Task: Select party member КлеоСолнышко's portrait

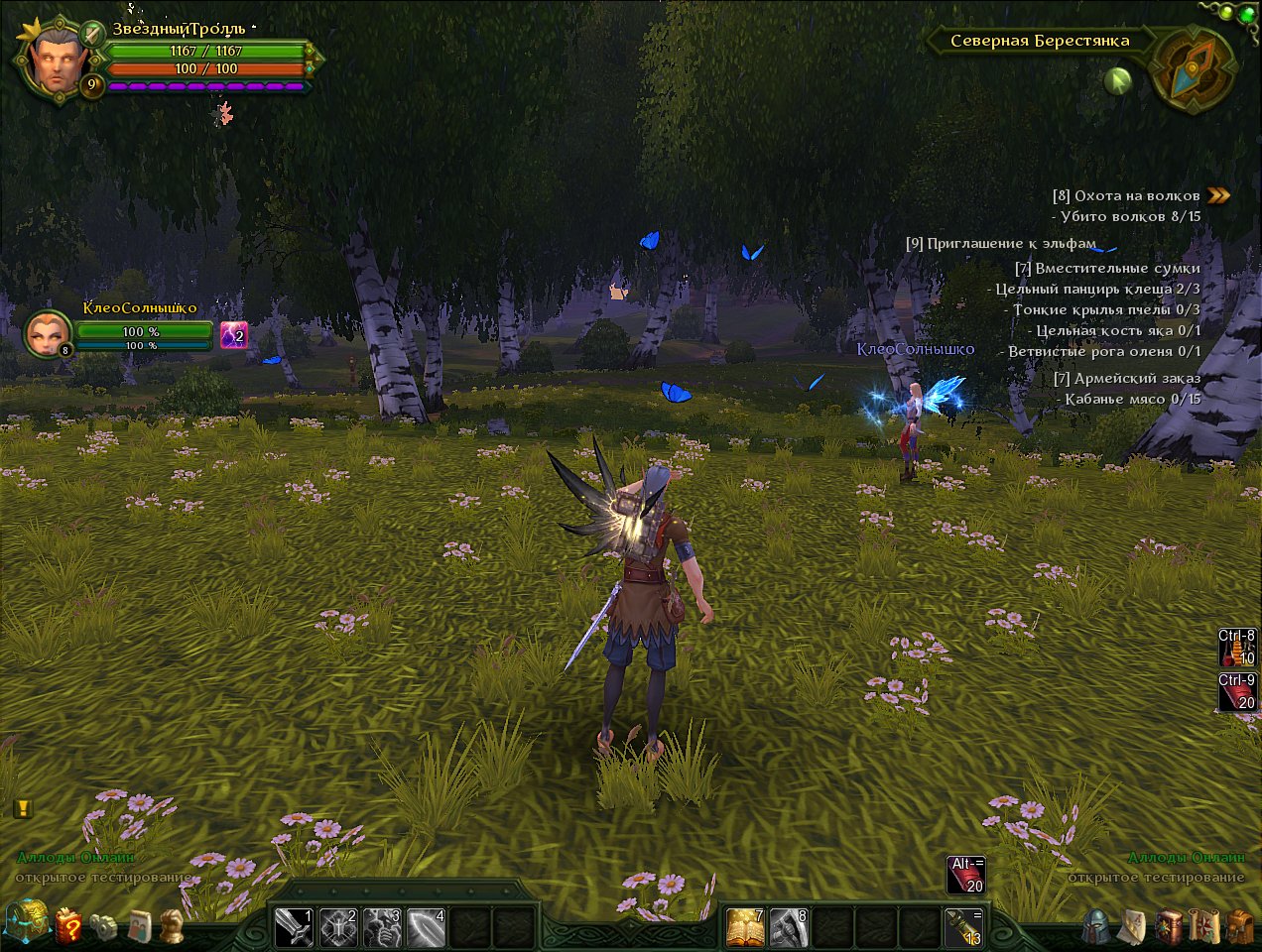Action: coord(47,333)
